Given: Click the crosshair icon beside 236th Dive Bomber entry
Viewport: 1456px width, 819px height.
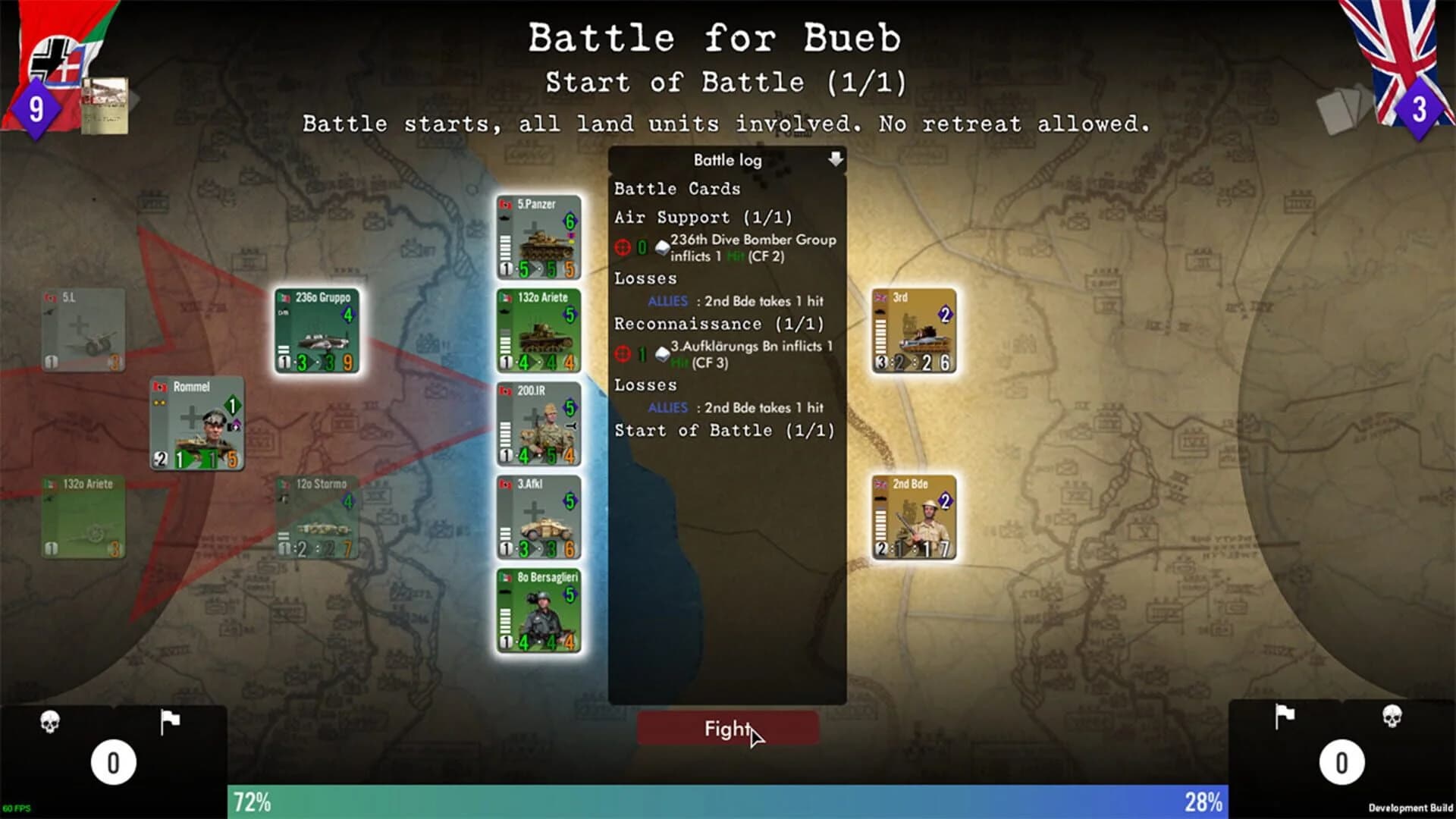Looking at the screenshot, I should tap(623, 246).
